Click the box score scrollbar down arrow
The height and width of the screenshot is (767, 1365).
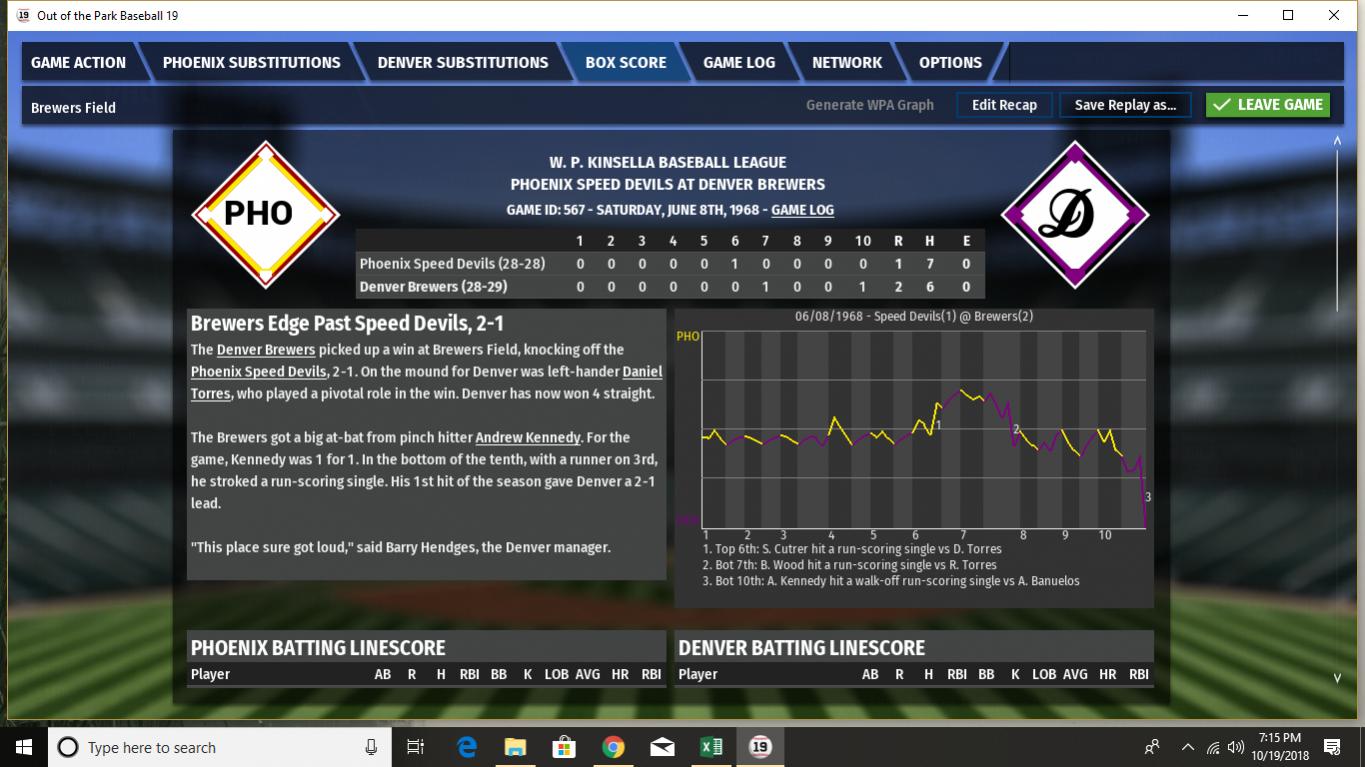click(x=1338, y=678)
